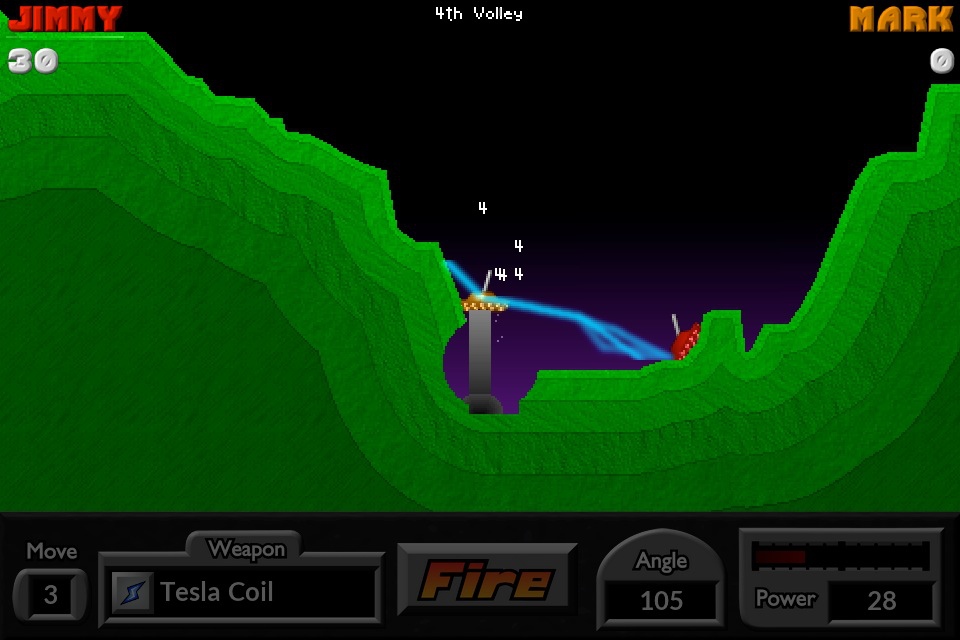Fire the selected weapon
The image size is (960, 640).
coord(487,580)
